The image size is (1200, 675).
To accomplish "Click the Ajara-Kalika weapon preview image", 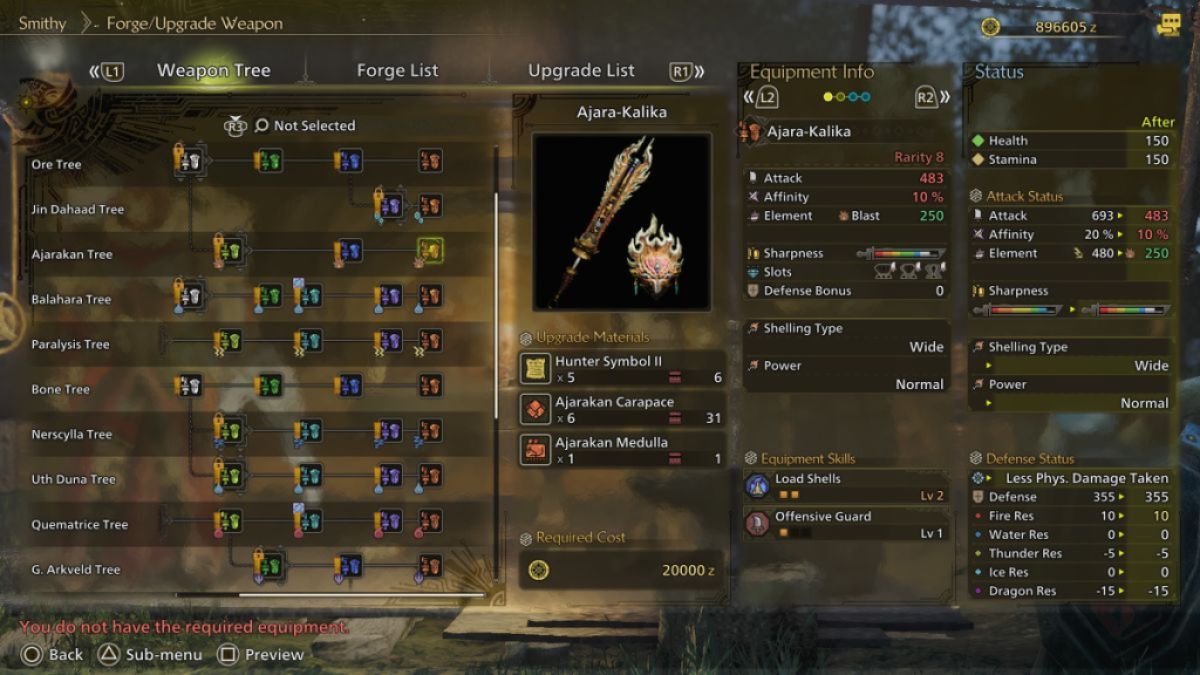I will click(x=621, y=220).
